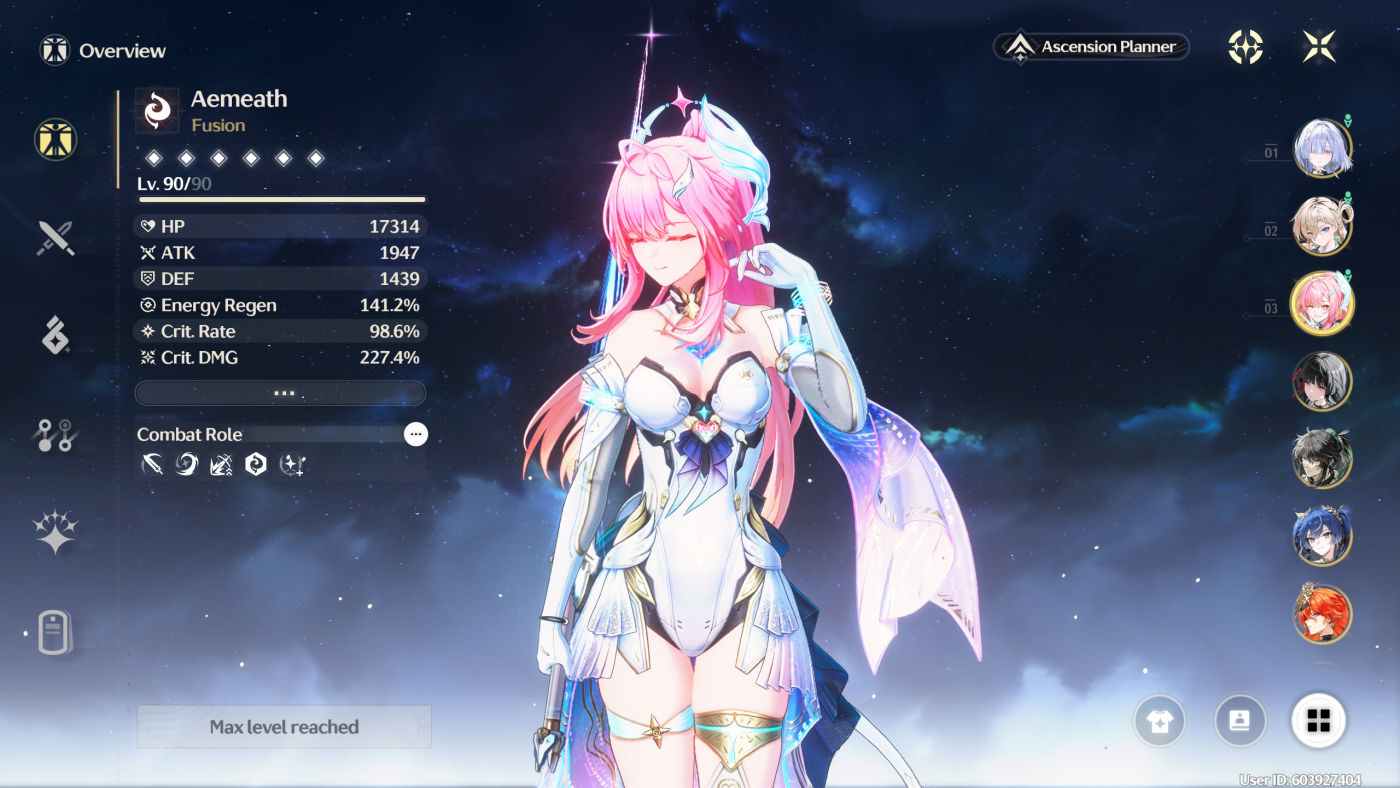1400x788 pixels.
Task: Select the pink-haired Aemeath portrait in slot 03
Action: 1322,303
